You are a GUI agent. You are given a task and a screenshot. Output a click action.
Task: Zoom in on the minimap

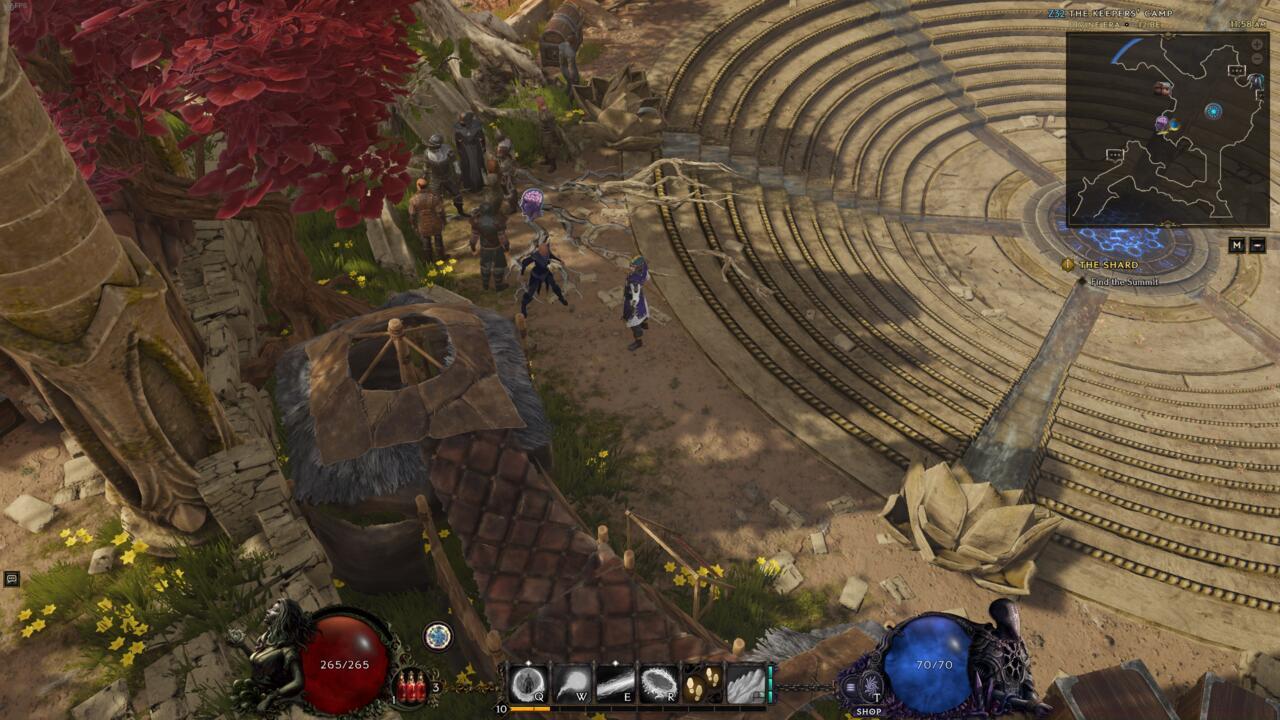[1257, 45]
